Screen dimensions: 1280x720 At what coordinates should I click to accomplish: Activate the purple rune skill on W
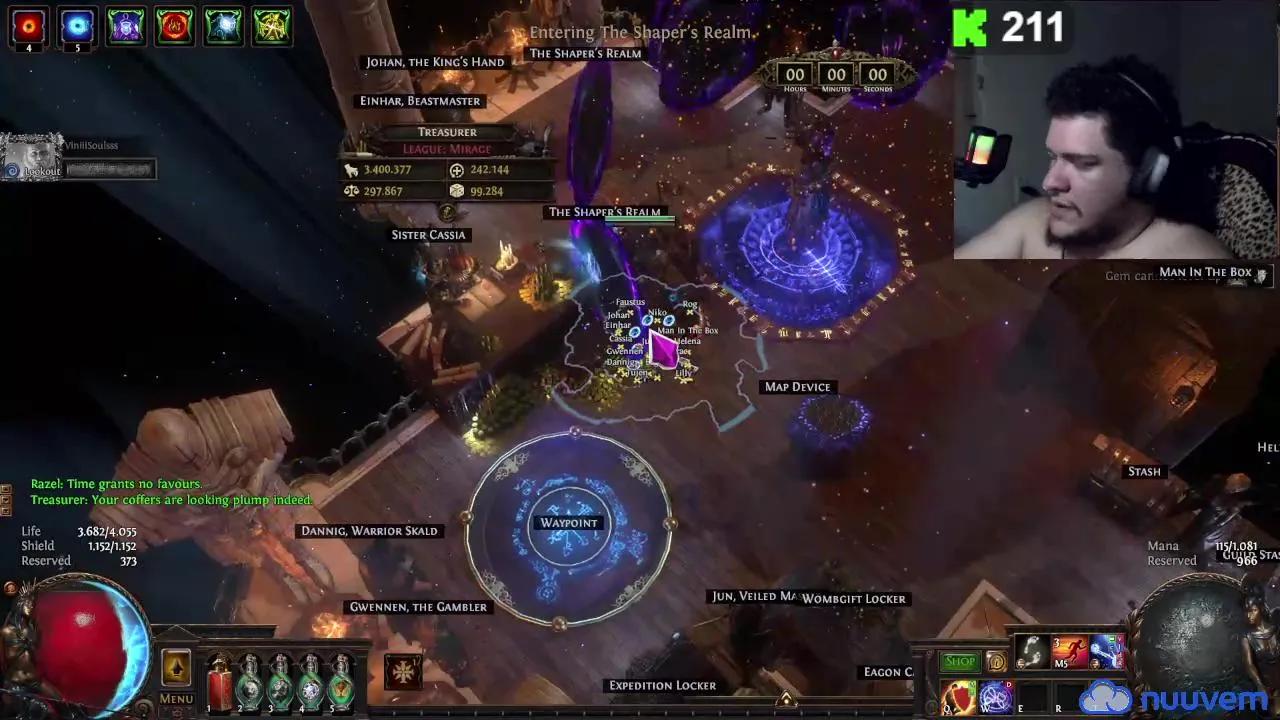click(x=995, y=696)
